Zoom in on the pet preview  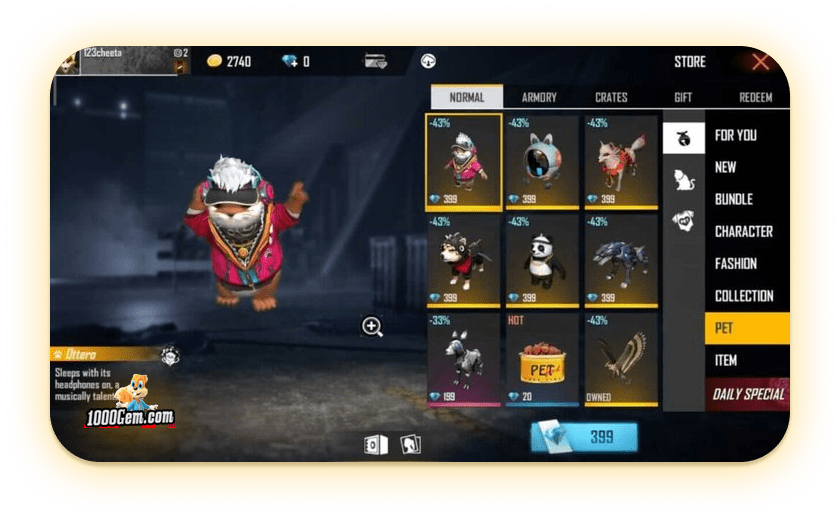(x=372, y=326)
